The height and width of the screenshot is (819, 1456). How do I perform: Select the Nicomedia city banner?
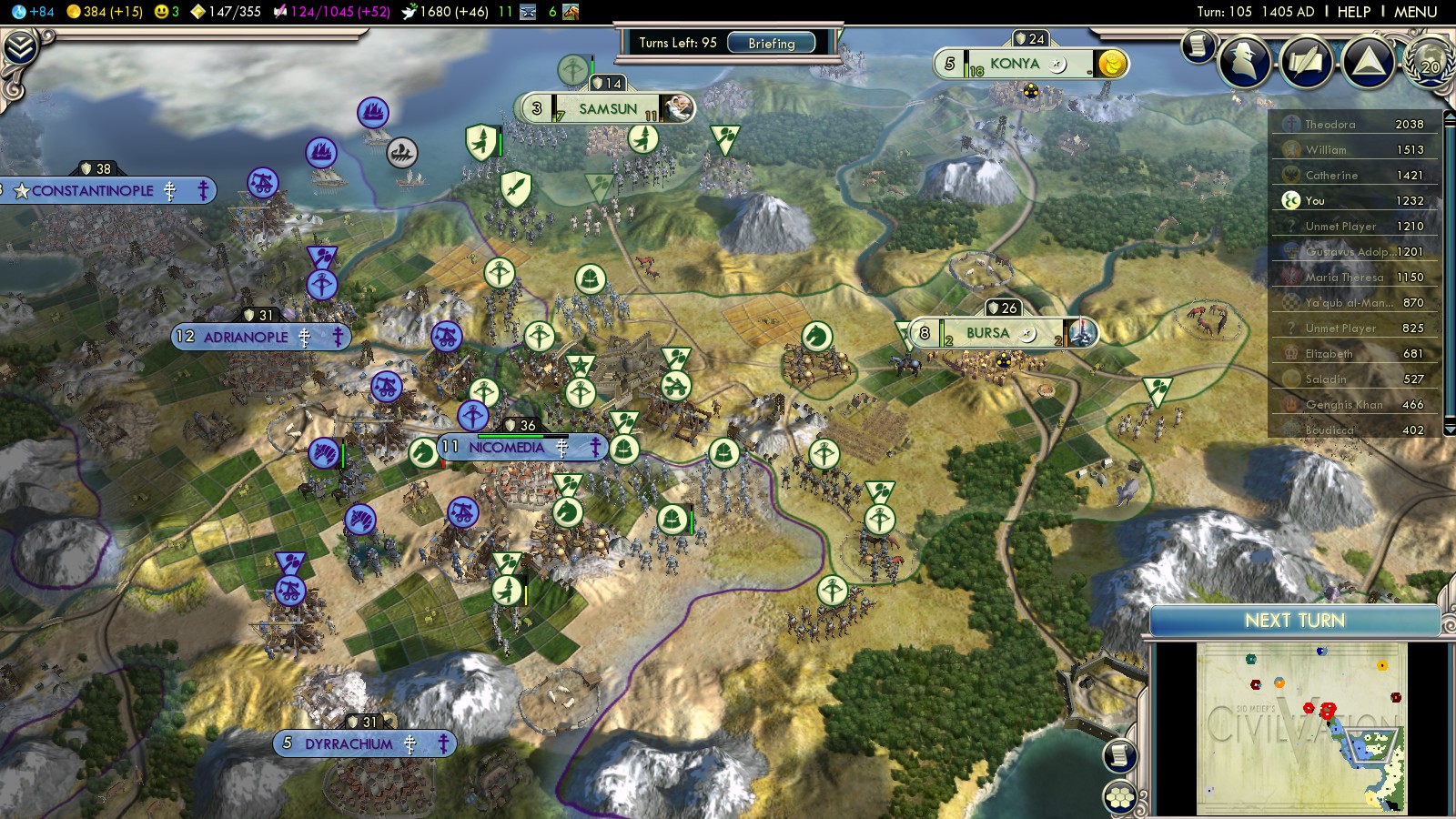coord(506,448)
